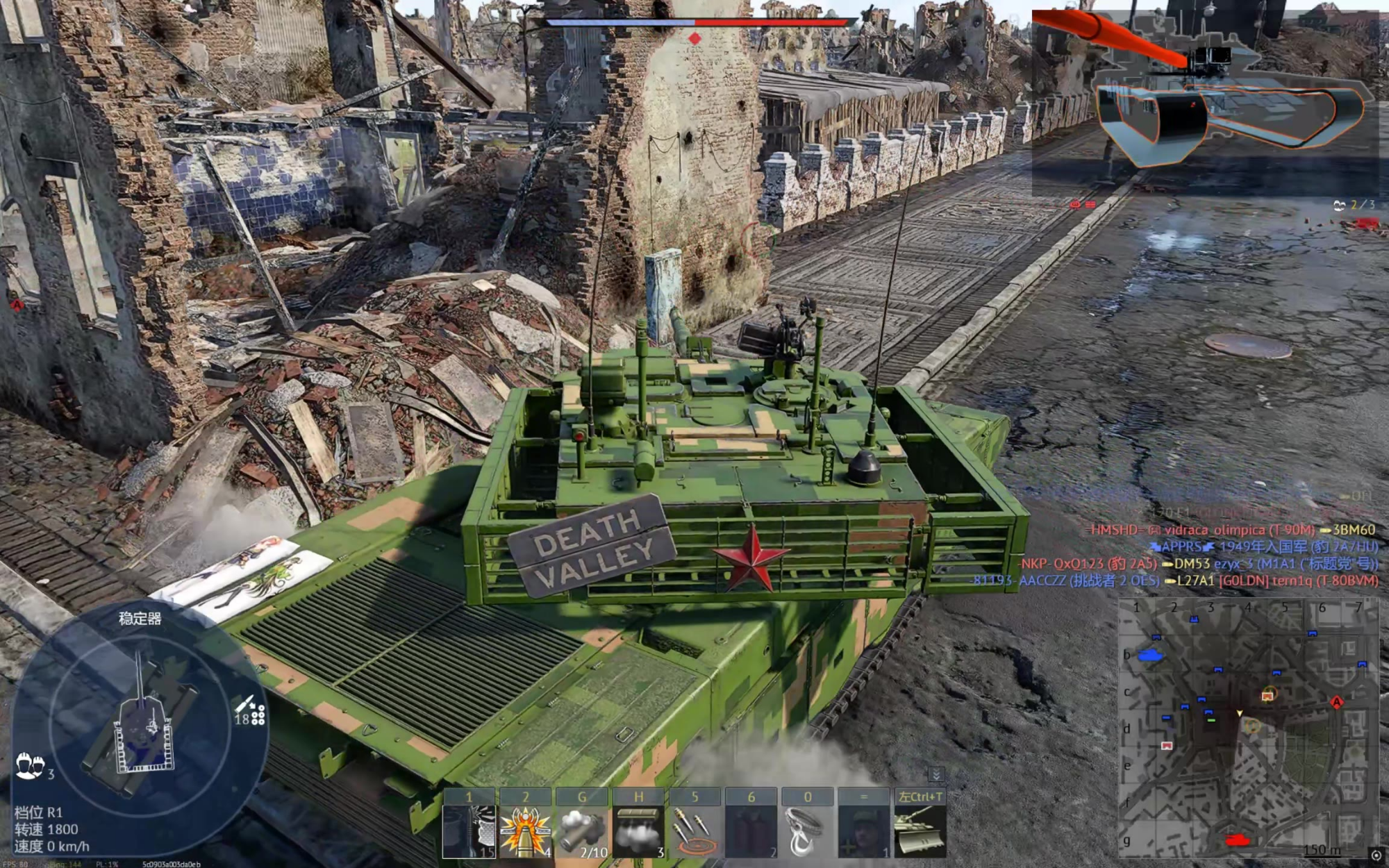Viewport: 1389px width, 868px height.
Task: Call in the artillery strike
Action: pyautogui.click(x=694, y=830)
